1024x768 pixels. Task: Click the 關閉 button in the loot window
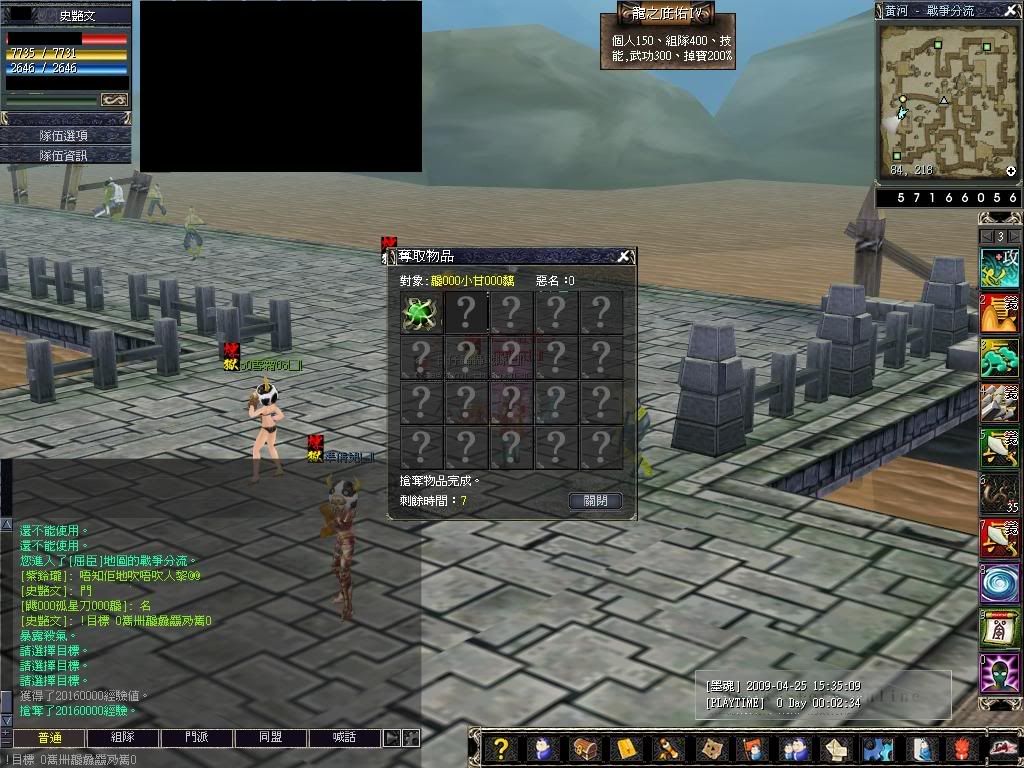[x=595, y=501]
